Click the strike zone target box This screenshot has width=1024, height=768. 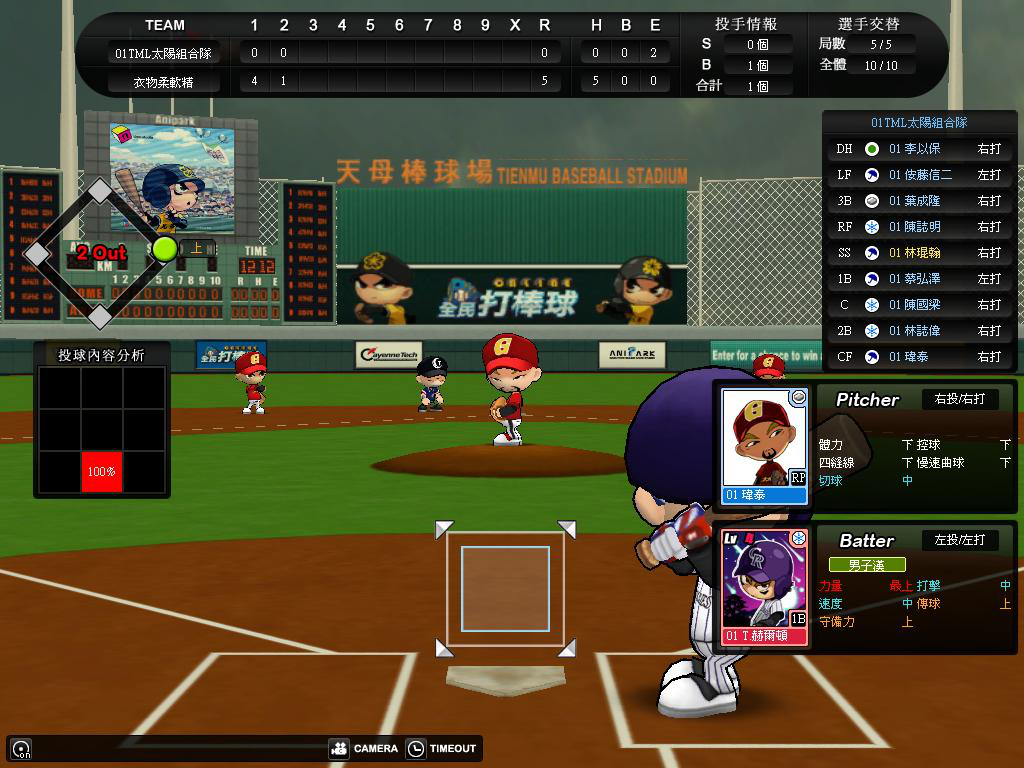coord(505,589)
